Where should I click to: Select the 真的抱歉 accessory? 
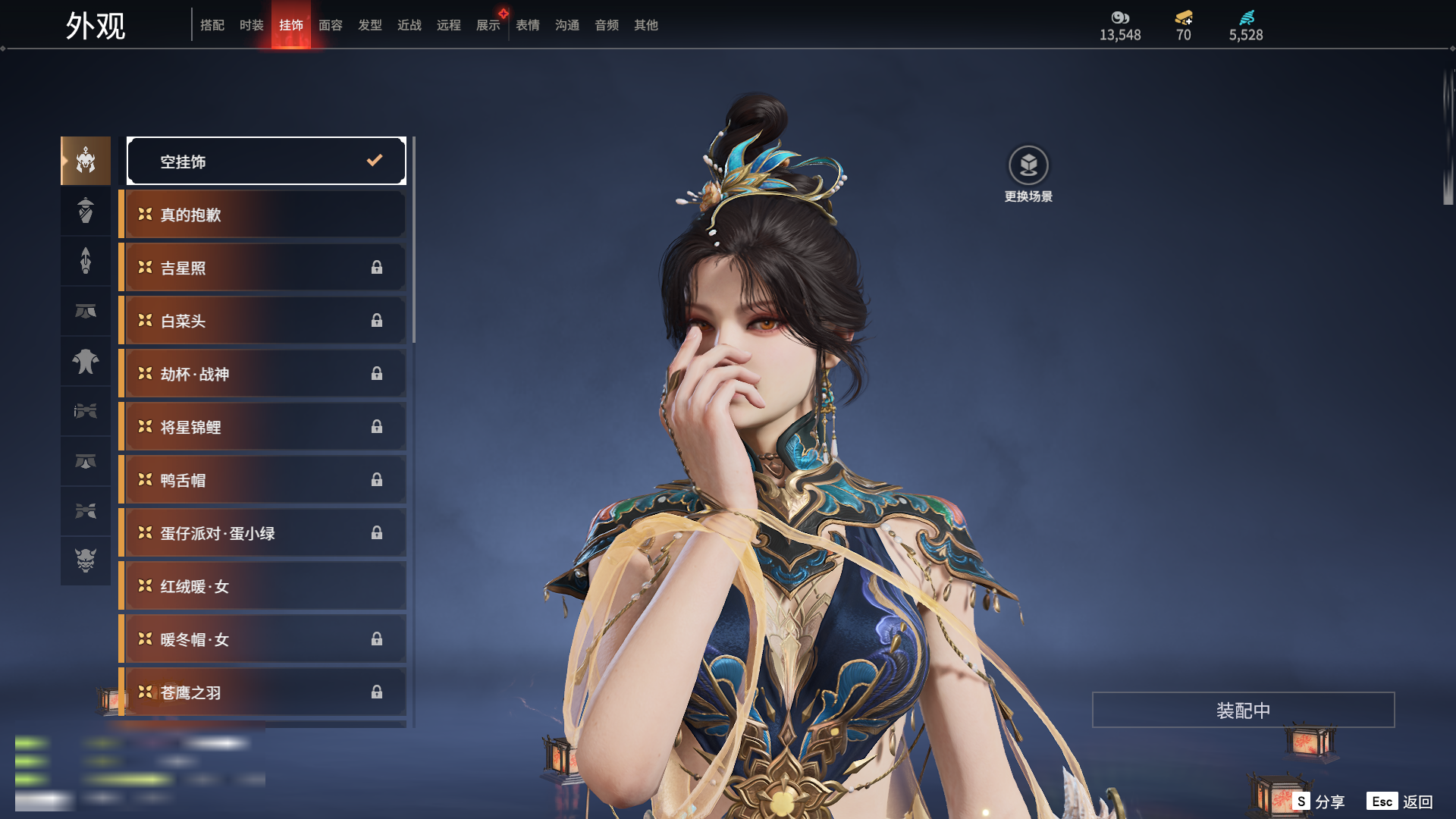click(x=264, y=215)
